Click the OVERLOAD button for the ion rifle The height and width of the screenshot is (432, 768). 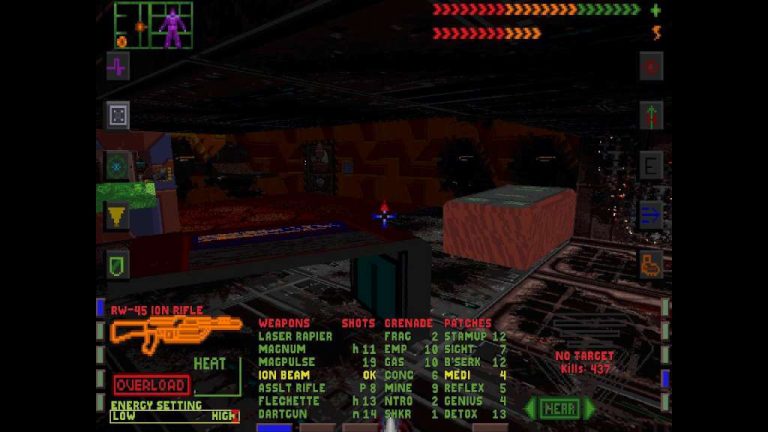click(151, 385)
